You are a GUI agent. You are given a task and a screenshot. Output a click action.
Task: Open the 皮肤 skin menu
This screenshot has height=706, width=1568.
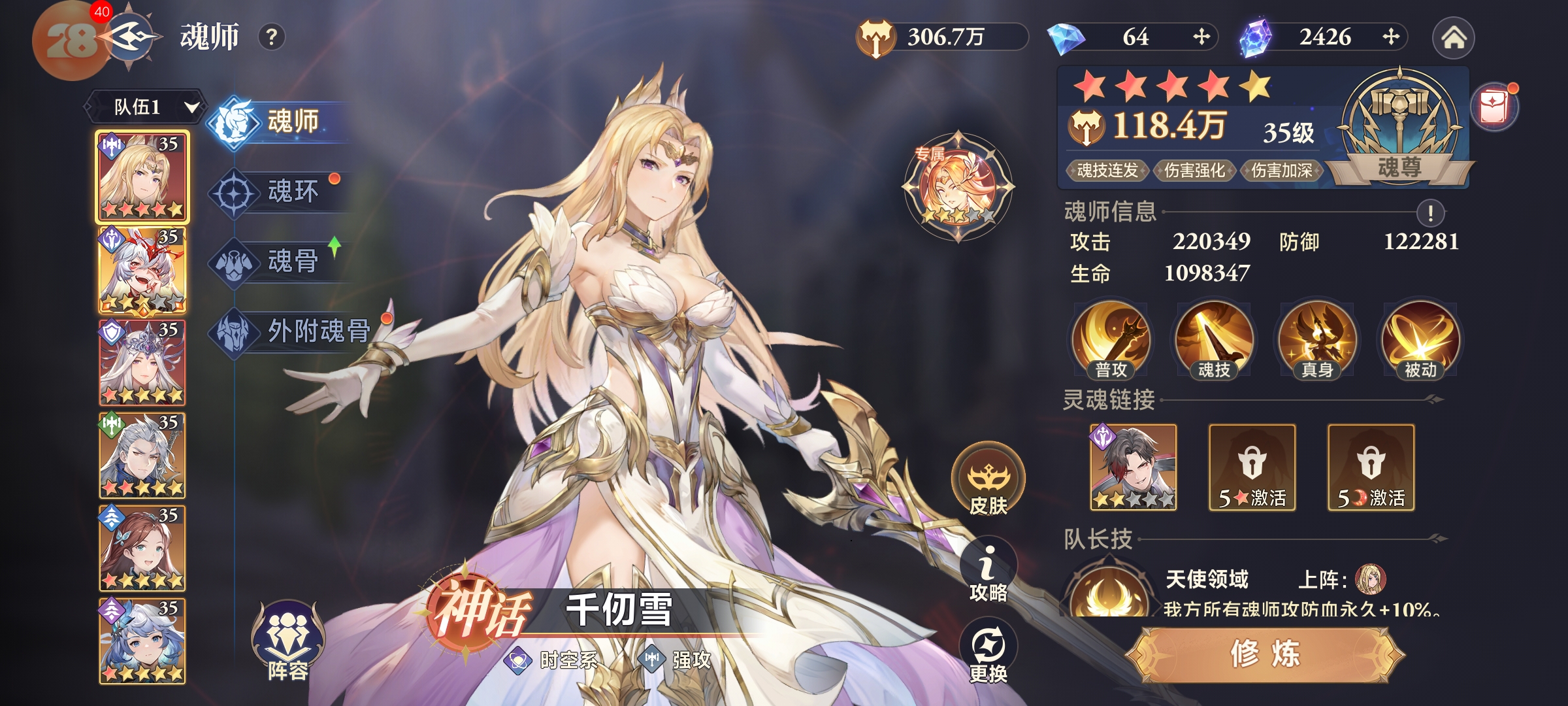coord(988,480)
